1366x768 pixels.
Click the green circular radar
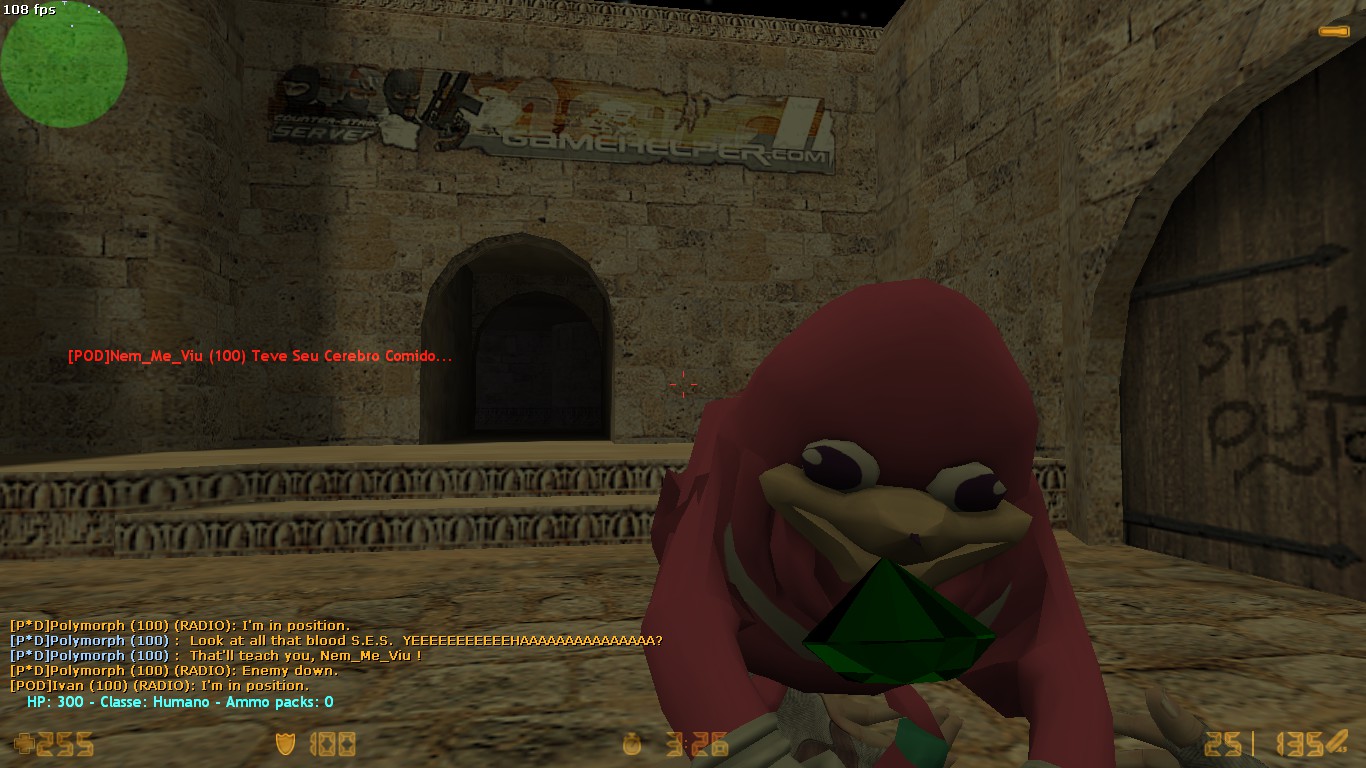[63, 64]
